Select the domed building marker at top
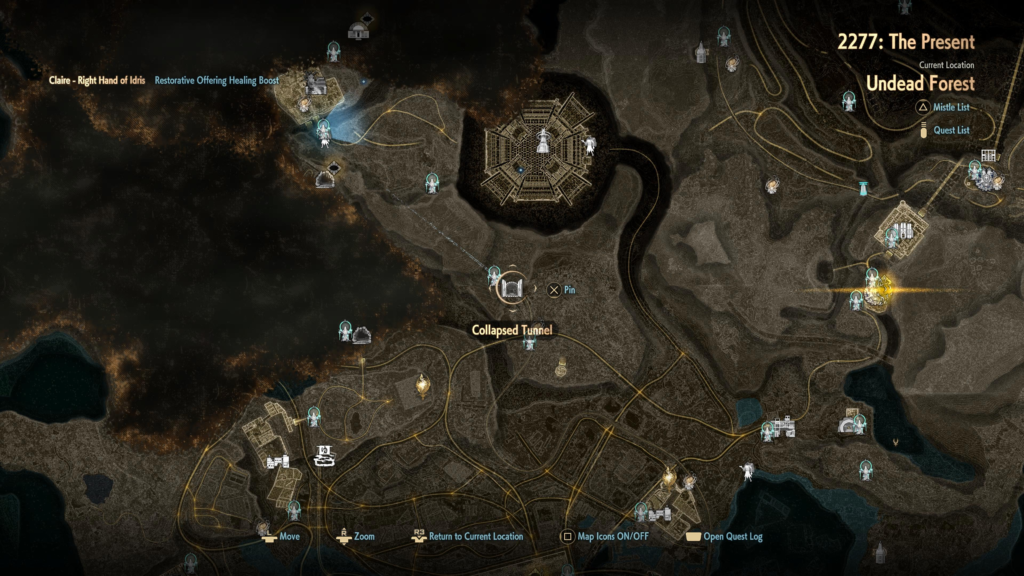Viewport: 1024px width, 576px height. click(358, 30)
